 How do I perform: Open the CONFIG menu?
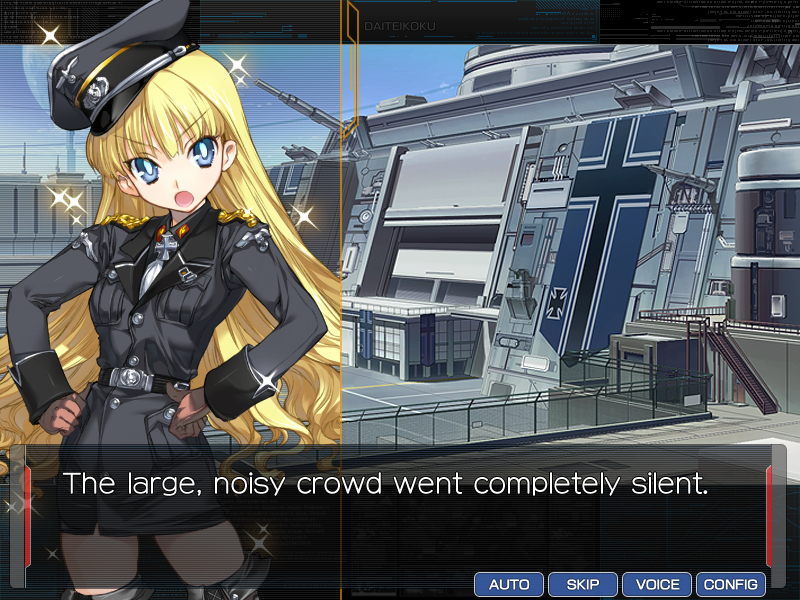tap(731, 584)
